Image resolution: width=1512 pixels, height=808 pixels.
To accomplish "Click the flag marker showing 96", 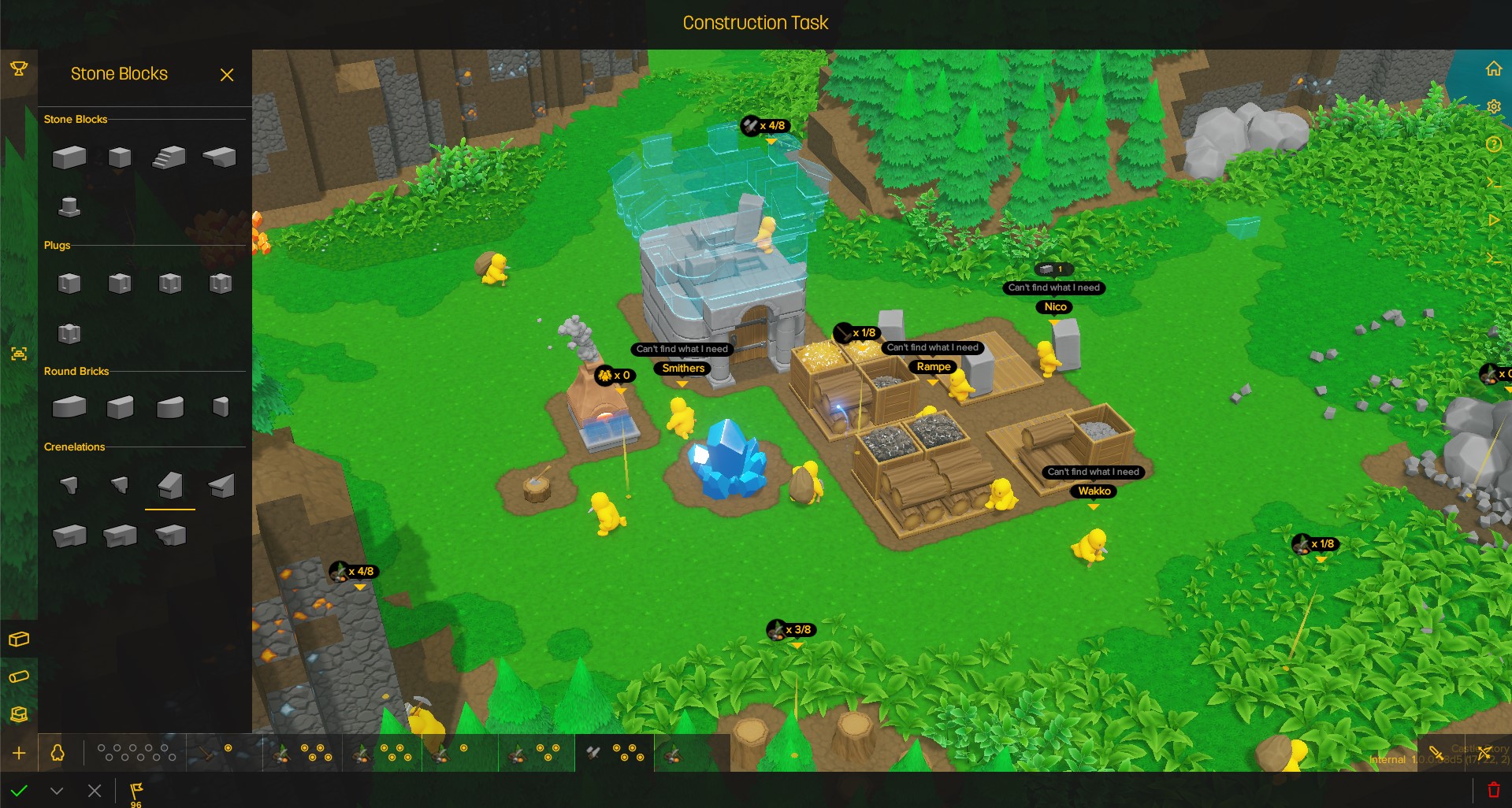I will (x=135, y=791).
